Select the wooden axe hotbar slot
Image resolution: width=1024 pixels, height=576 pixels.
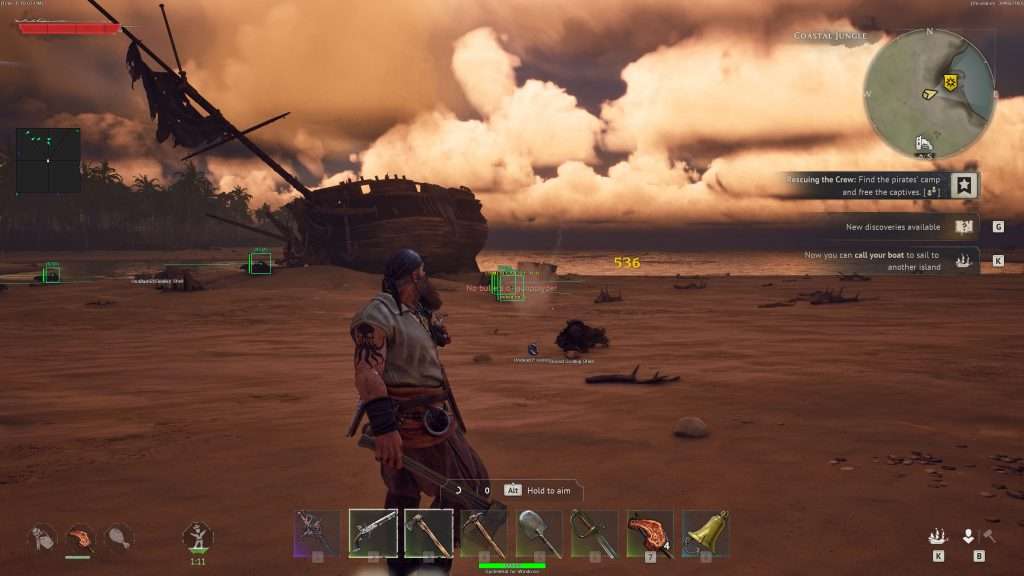pyautogui.click(x=428, y=533)
